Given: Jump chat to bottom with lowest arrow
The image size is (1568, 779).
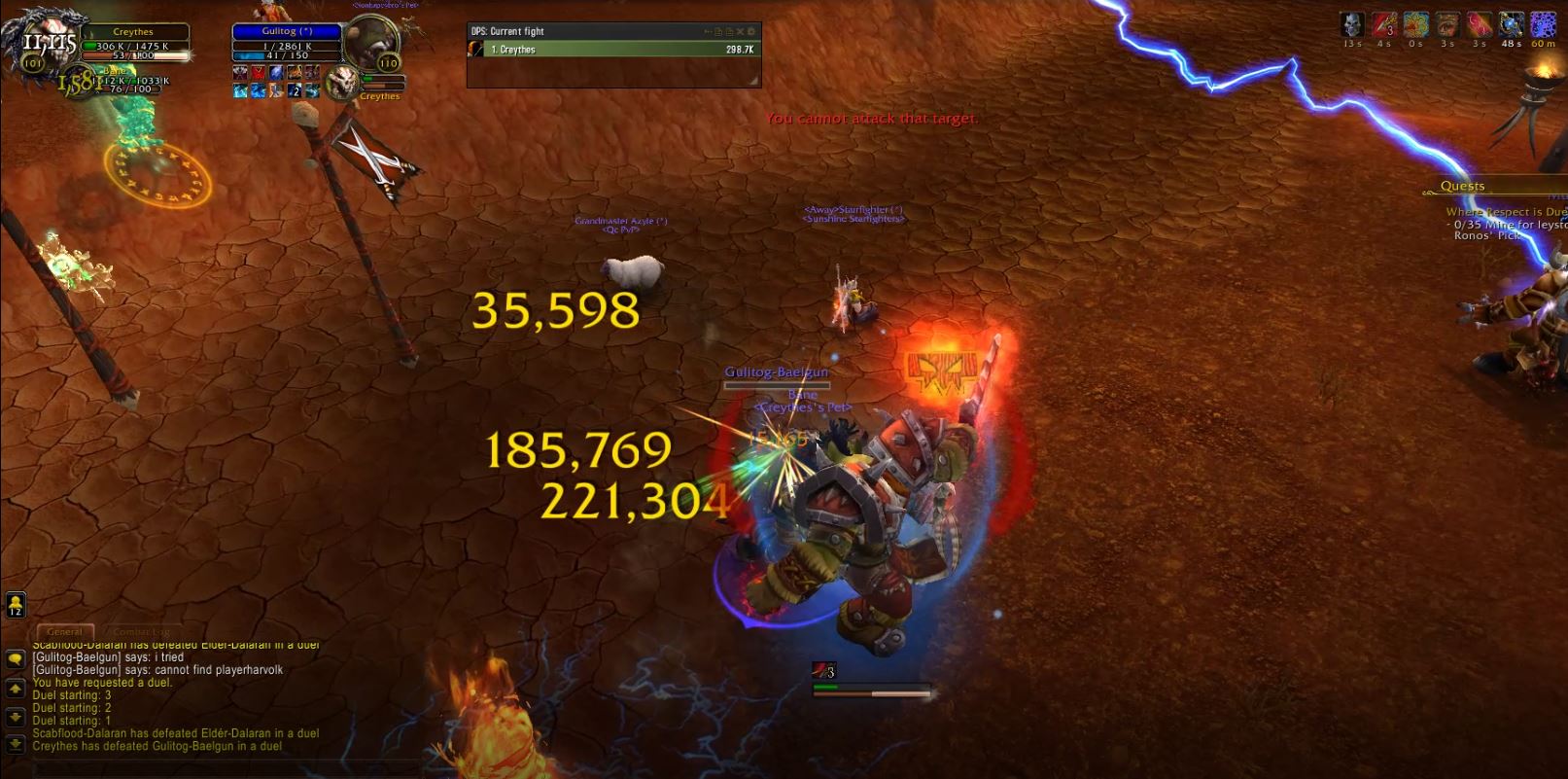Looking at the screenshot, I should pos(16,745).
